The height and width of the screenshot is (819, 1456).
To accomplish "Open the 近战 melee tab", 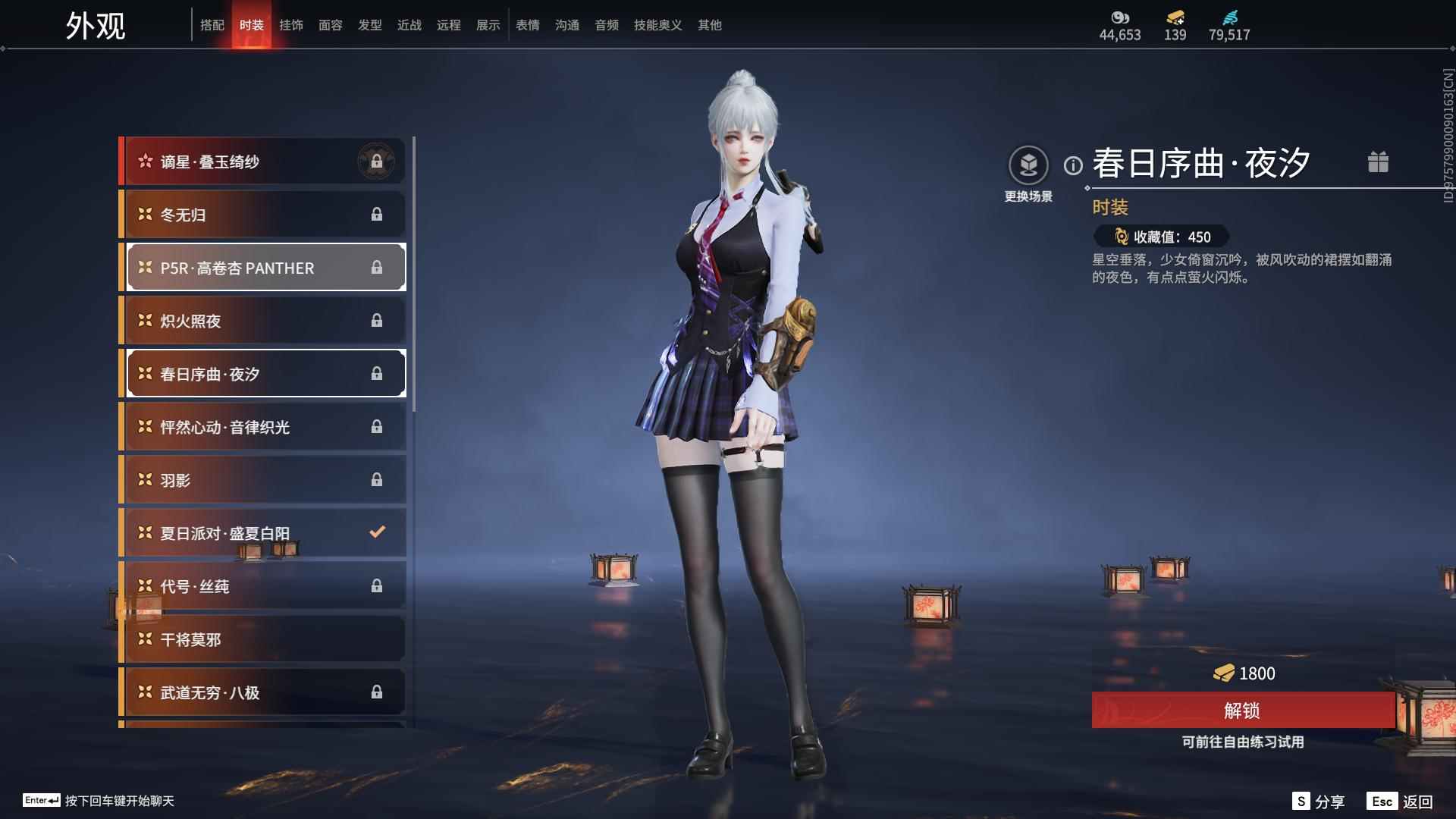I will [409, 25].
